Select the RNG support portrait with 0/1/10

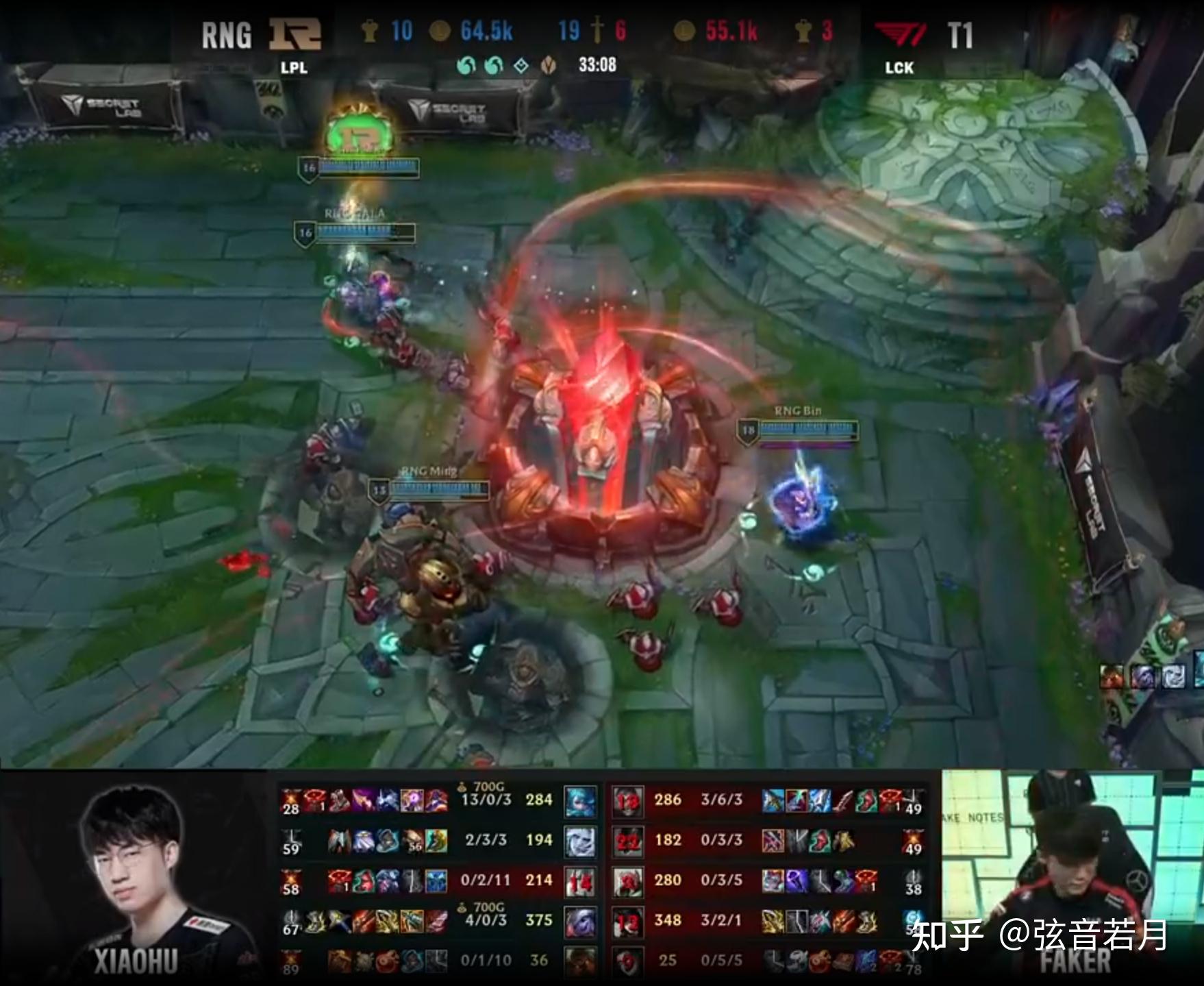point(579,961)
